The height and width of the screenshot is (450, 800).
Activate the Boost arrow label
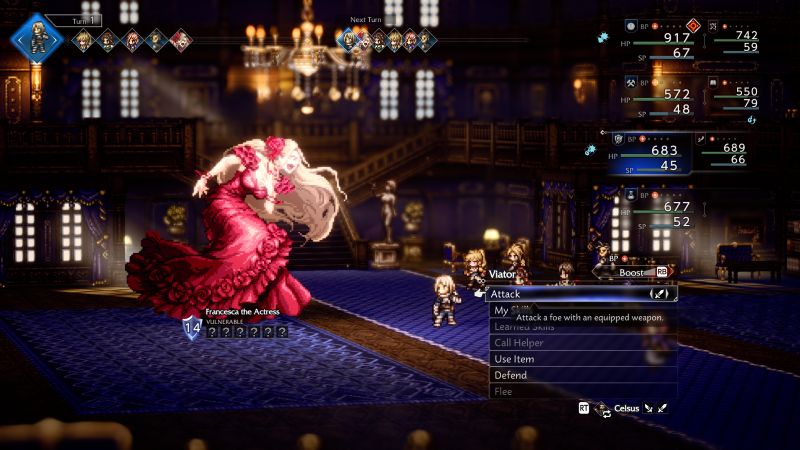(x=632, y=271)
